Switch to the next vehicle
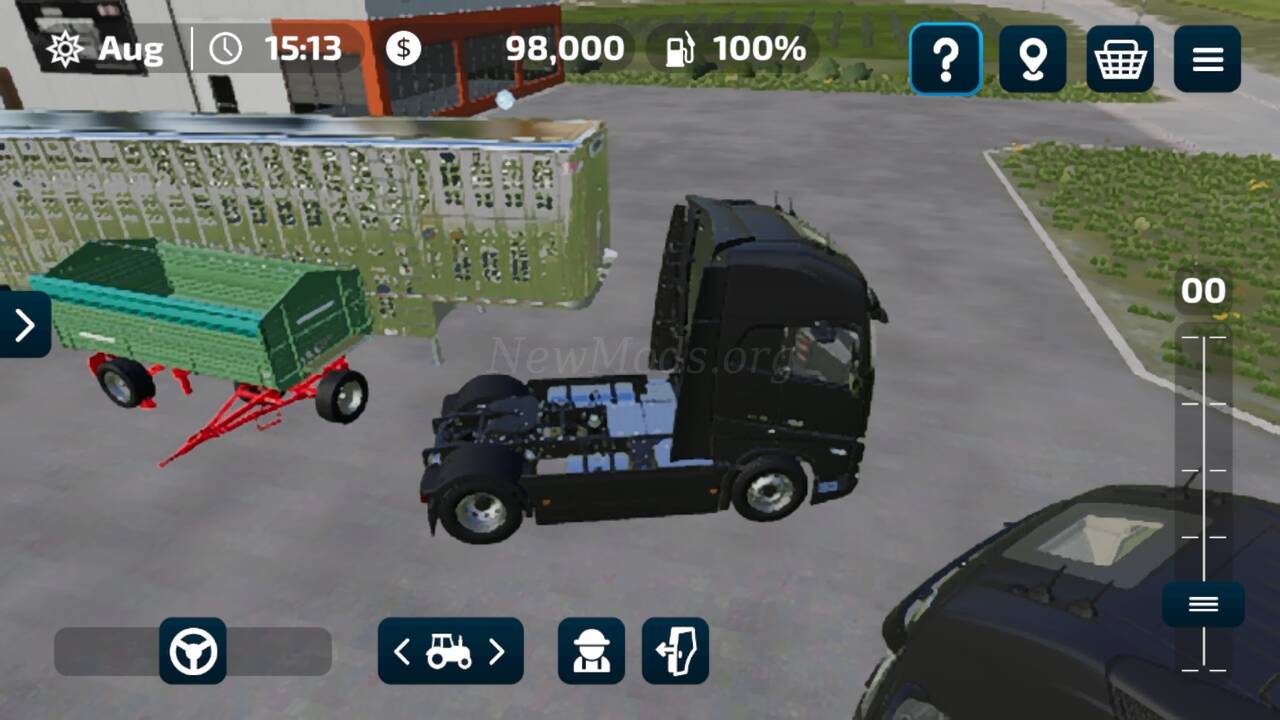 click(497, 652)
